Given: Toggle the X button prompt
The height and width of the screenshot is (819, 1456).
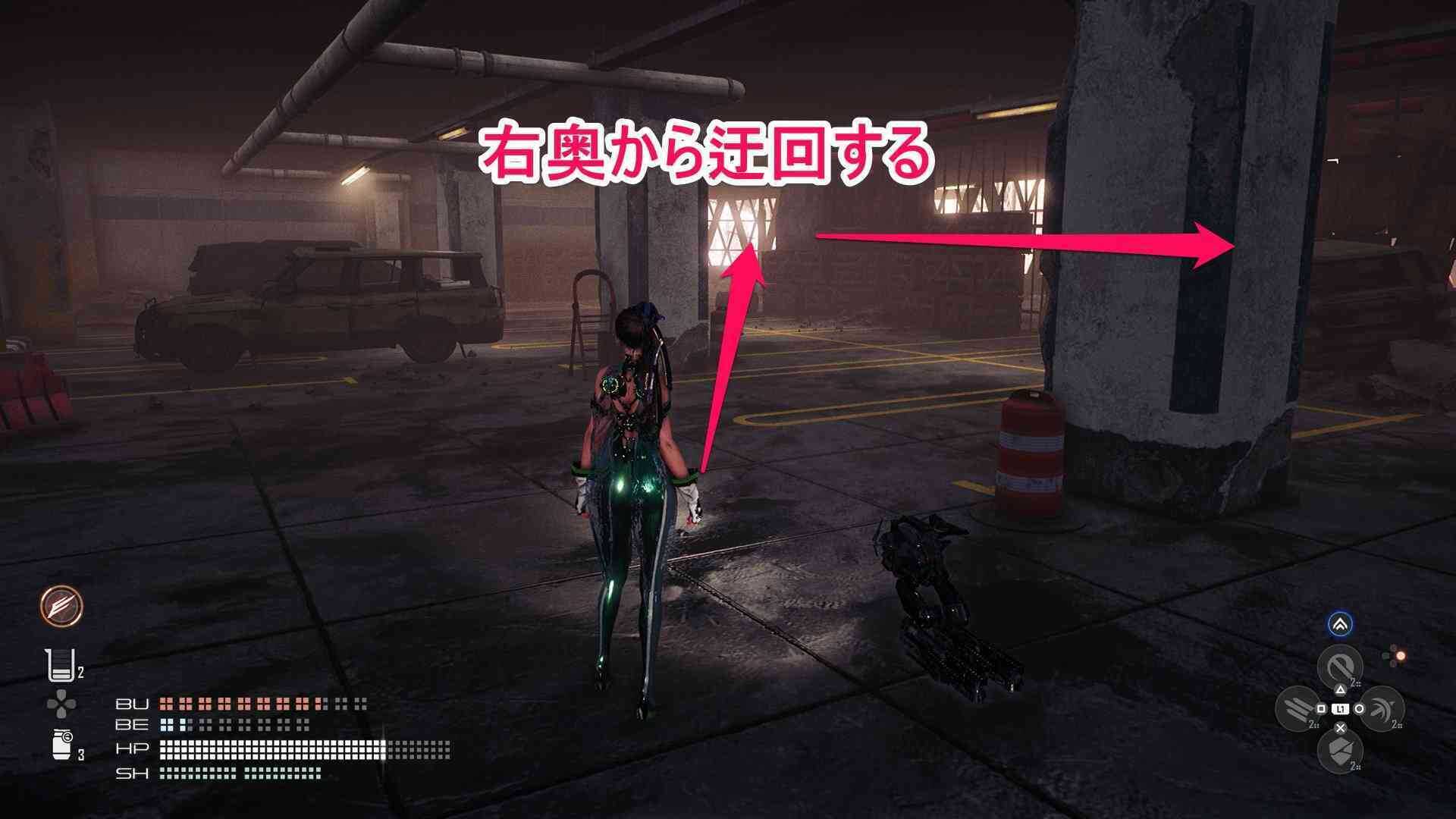Looking at the screenshot, I should pyautogui.click(x=1341, y=729).
